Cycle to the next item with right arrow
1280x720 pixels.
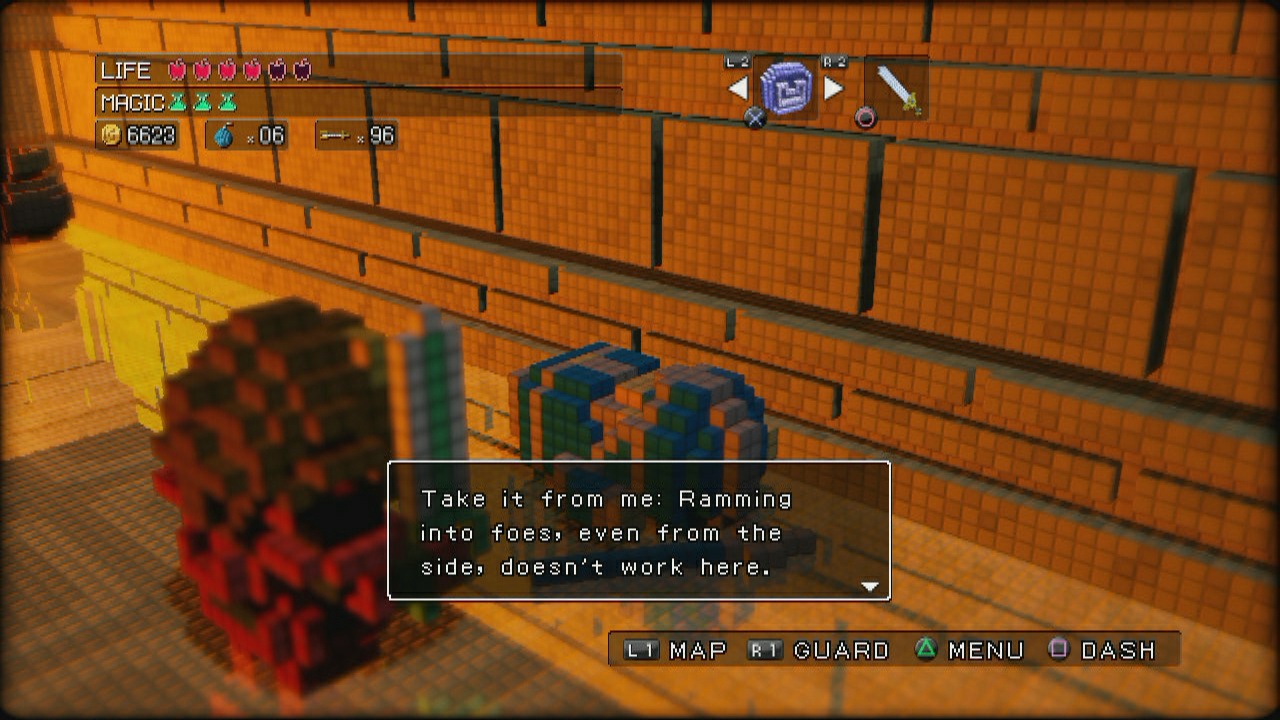833,89
